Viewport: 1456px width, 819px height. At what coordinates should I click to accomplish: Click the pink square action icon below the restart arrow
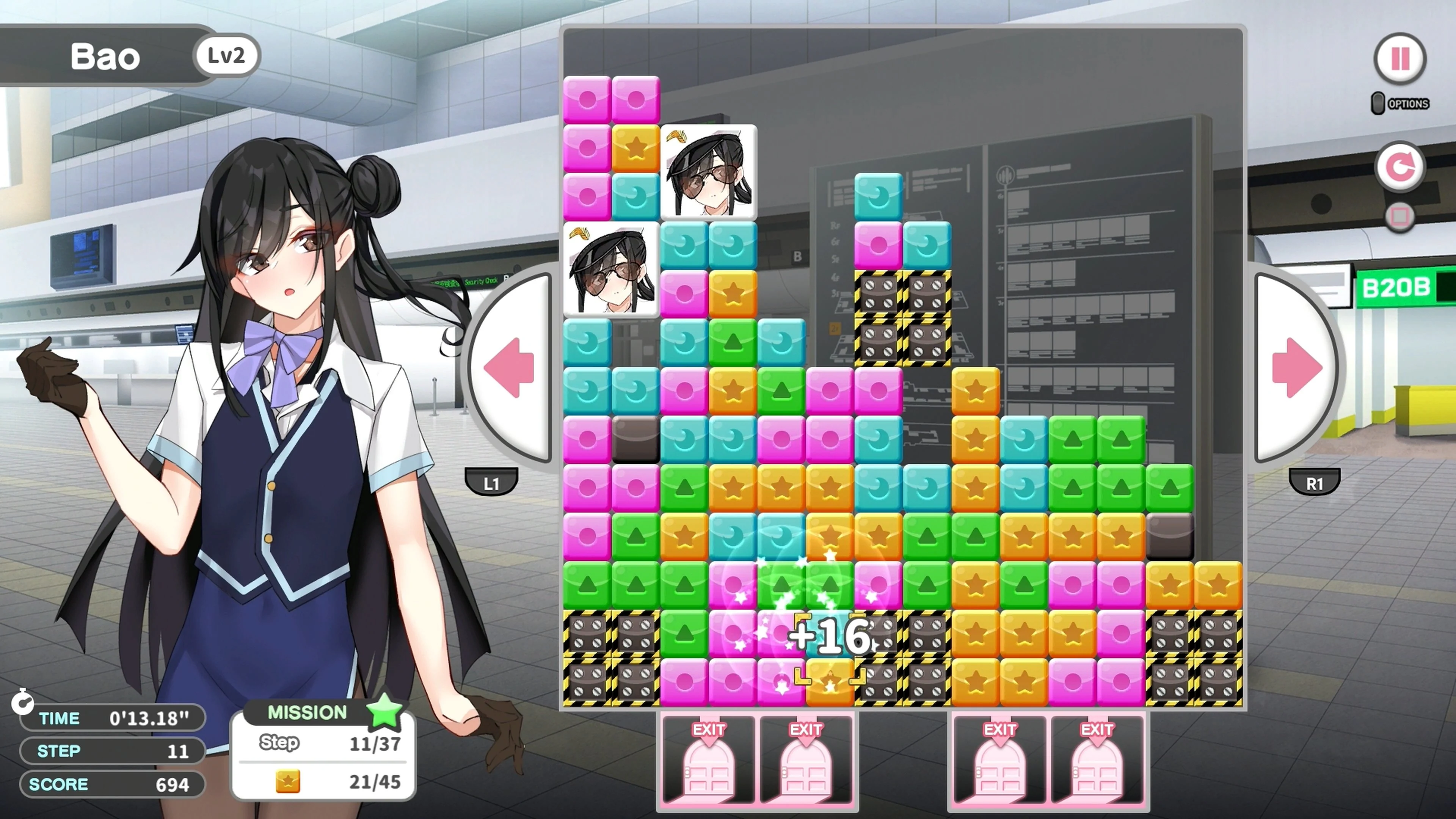[1401, 215]
